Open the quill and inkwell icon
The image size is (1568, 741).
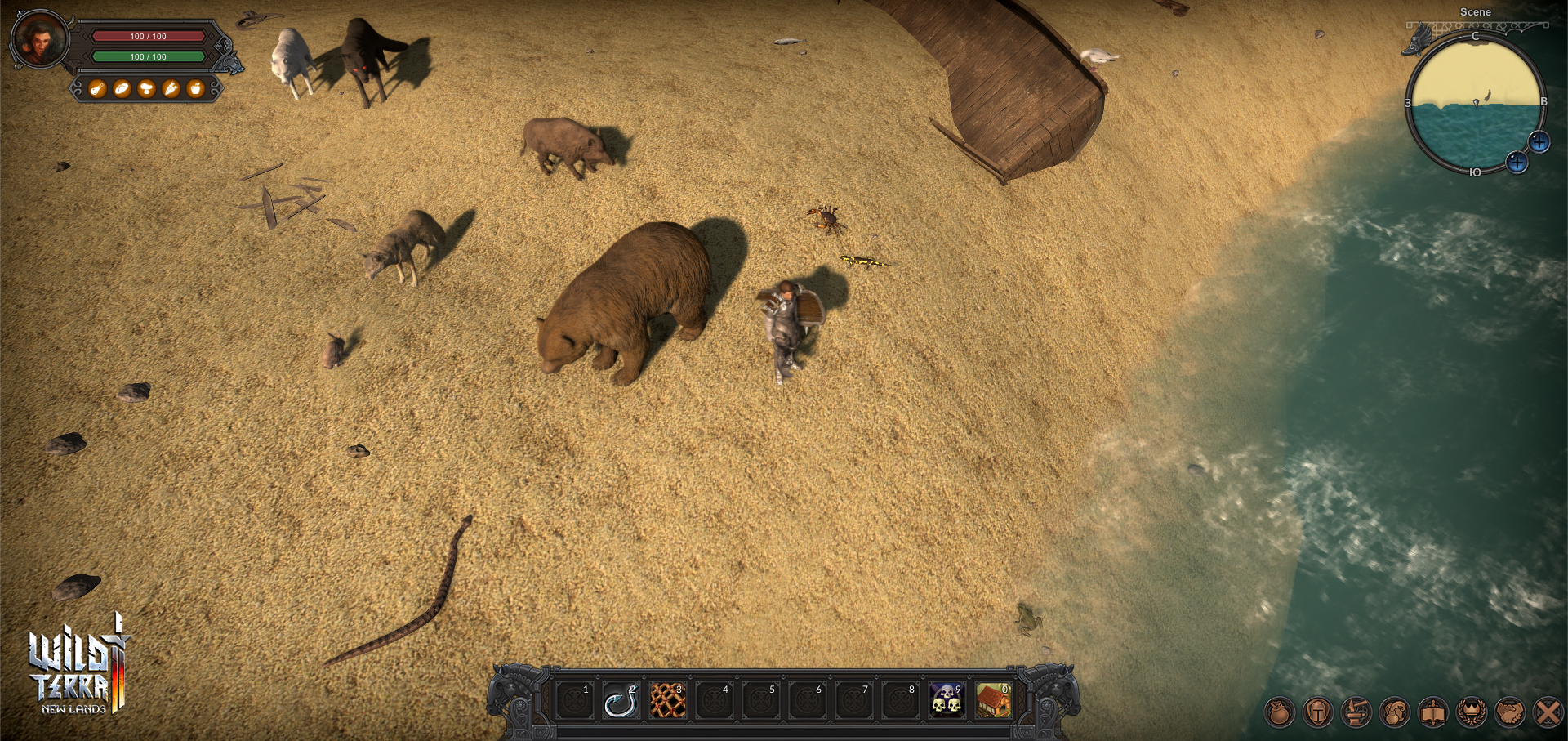pos(1394,712)
